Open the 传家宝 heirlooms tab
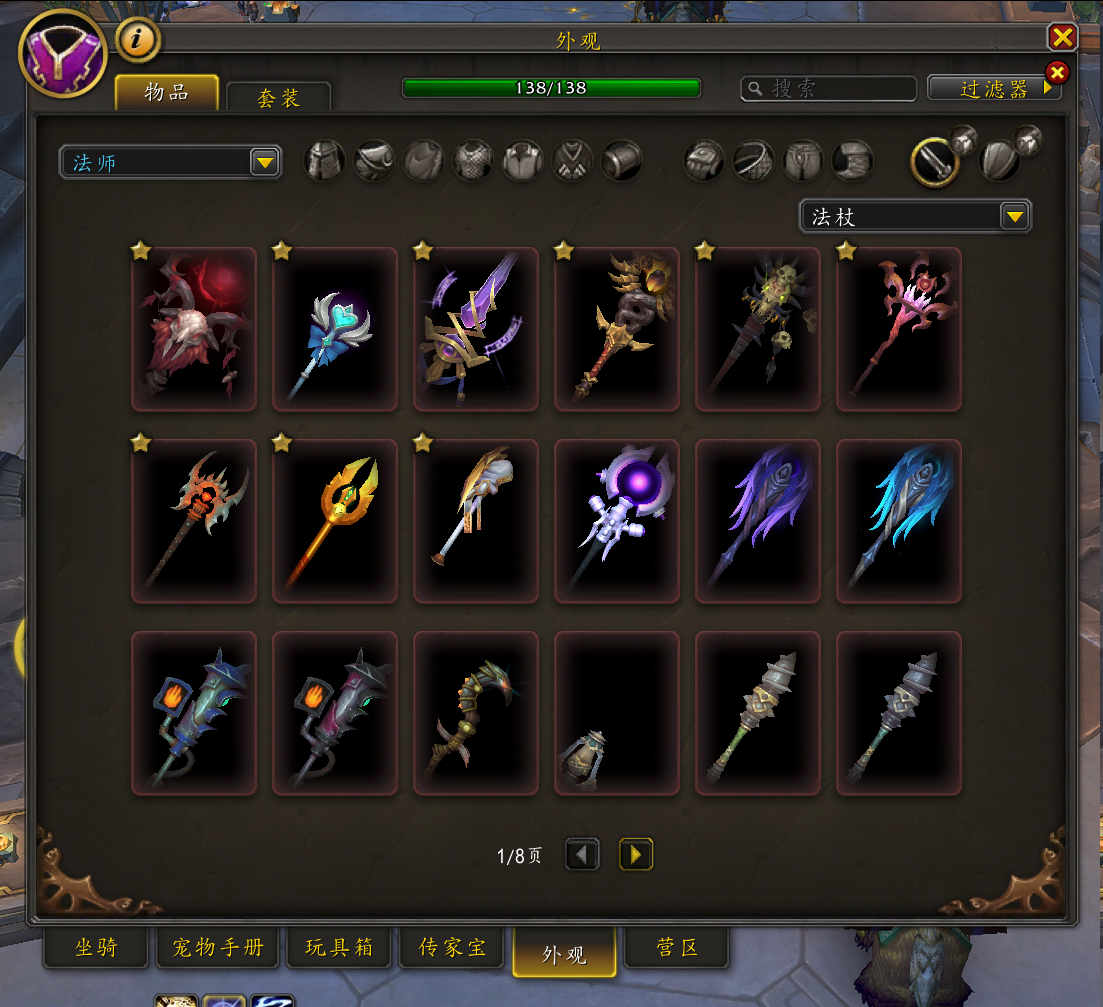The width and height of the screenshot is (1103, 1007). pyautogui.click(x=454, y=948)
